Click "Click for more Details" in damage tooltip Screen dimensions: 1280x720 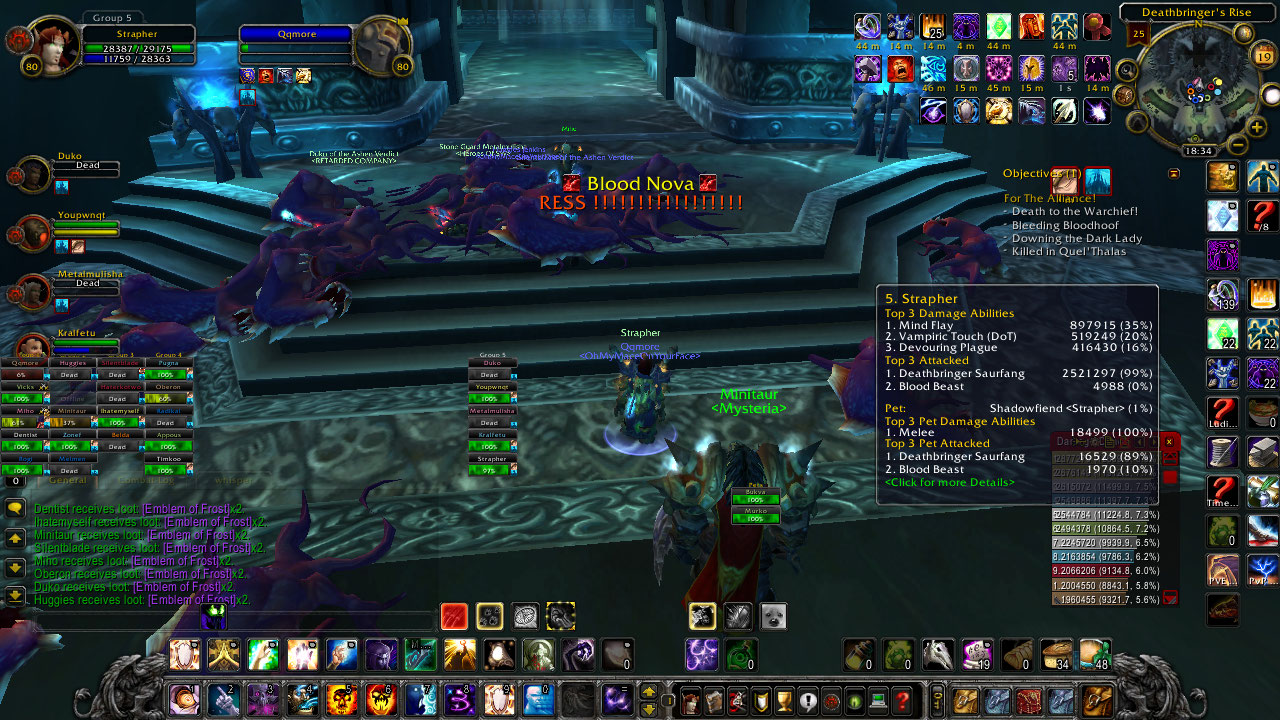(x=949, y=482)
